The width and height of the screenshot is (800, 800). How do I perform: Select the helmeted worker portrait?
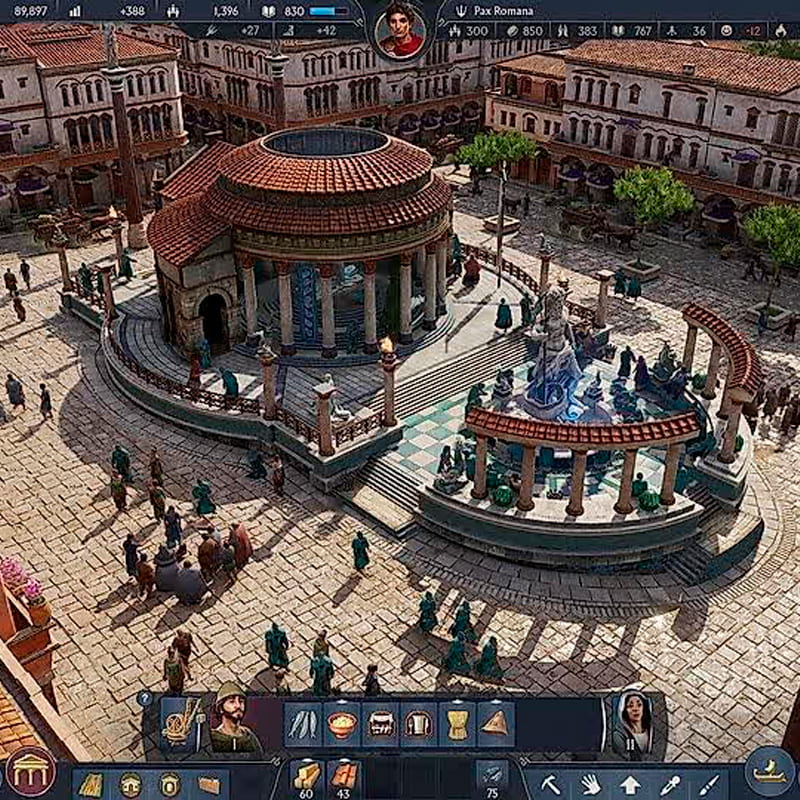click(233, 720)
